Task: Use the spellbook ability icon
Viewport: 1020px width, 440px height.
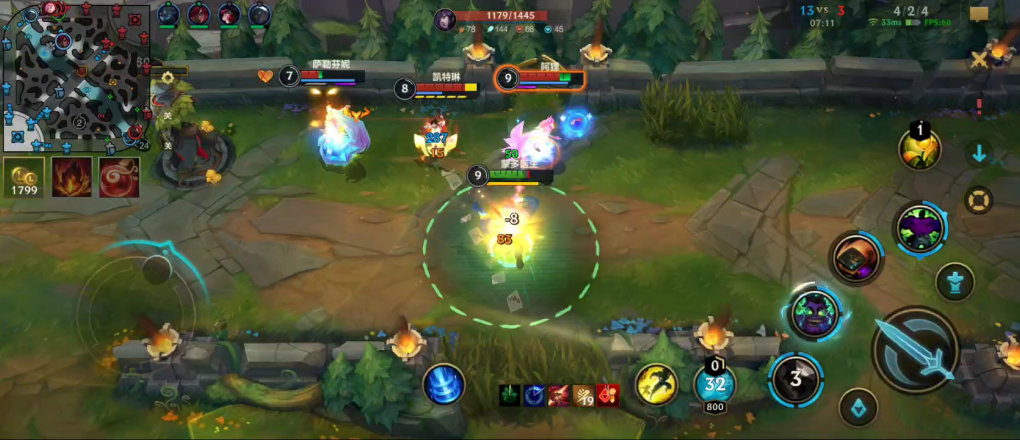Action: [x=855, y=257]
